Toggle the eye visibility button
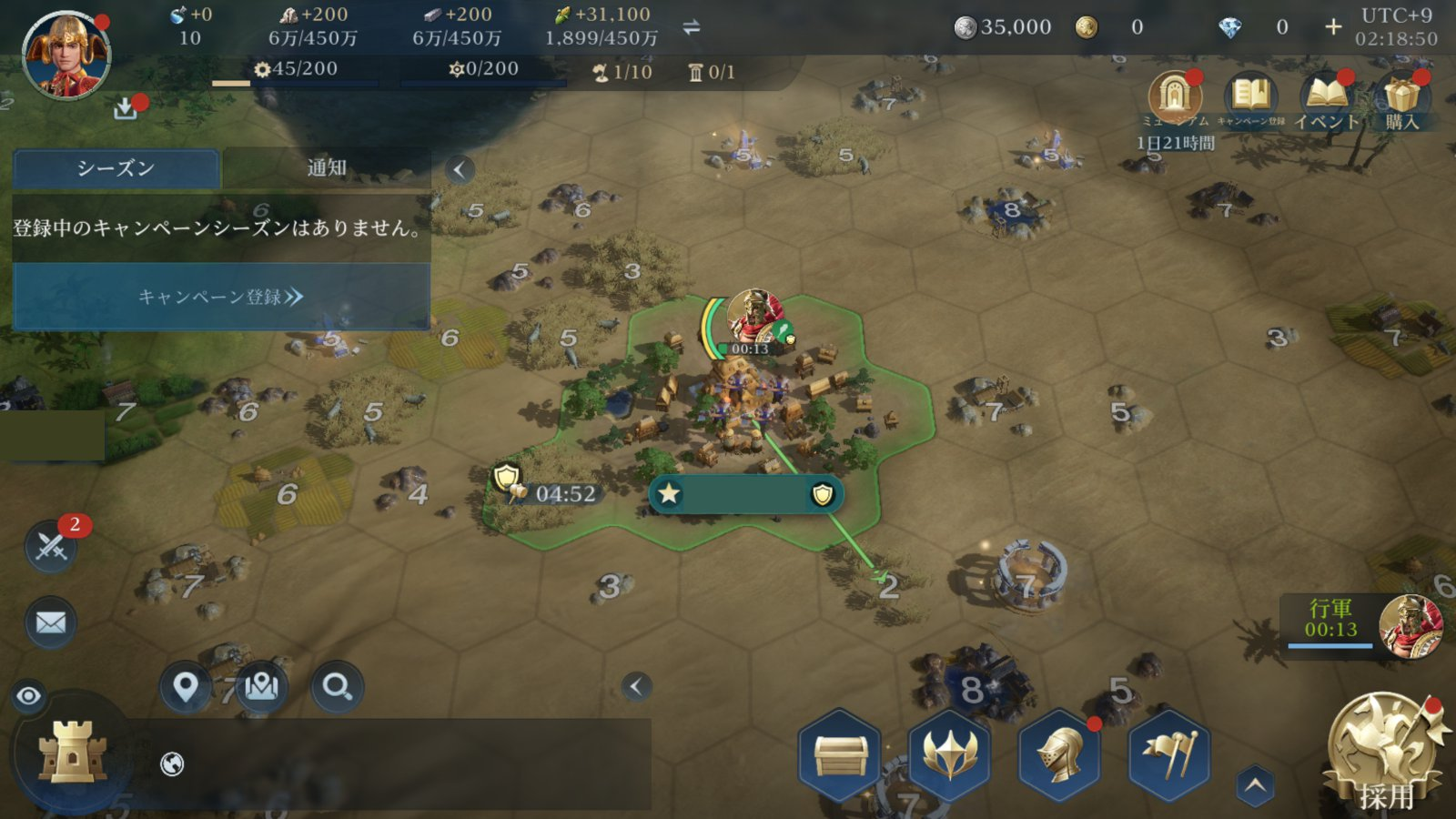1456x819 pixels. pyautogui.click(x=29, y=696)
